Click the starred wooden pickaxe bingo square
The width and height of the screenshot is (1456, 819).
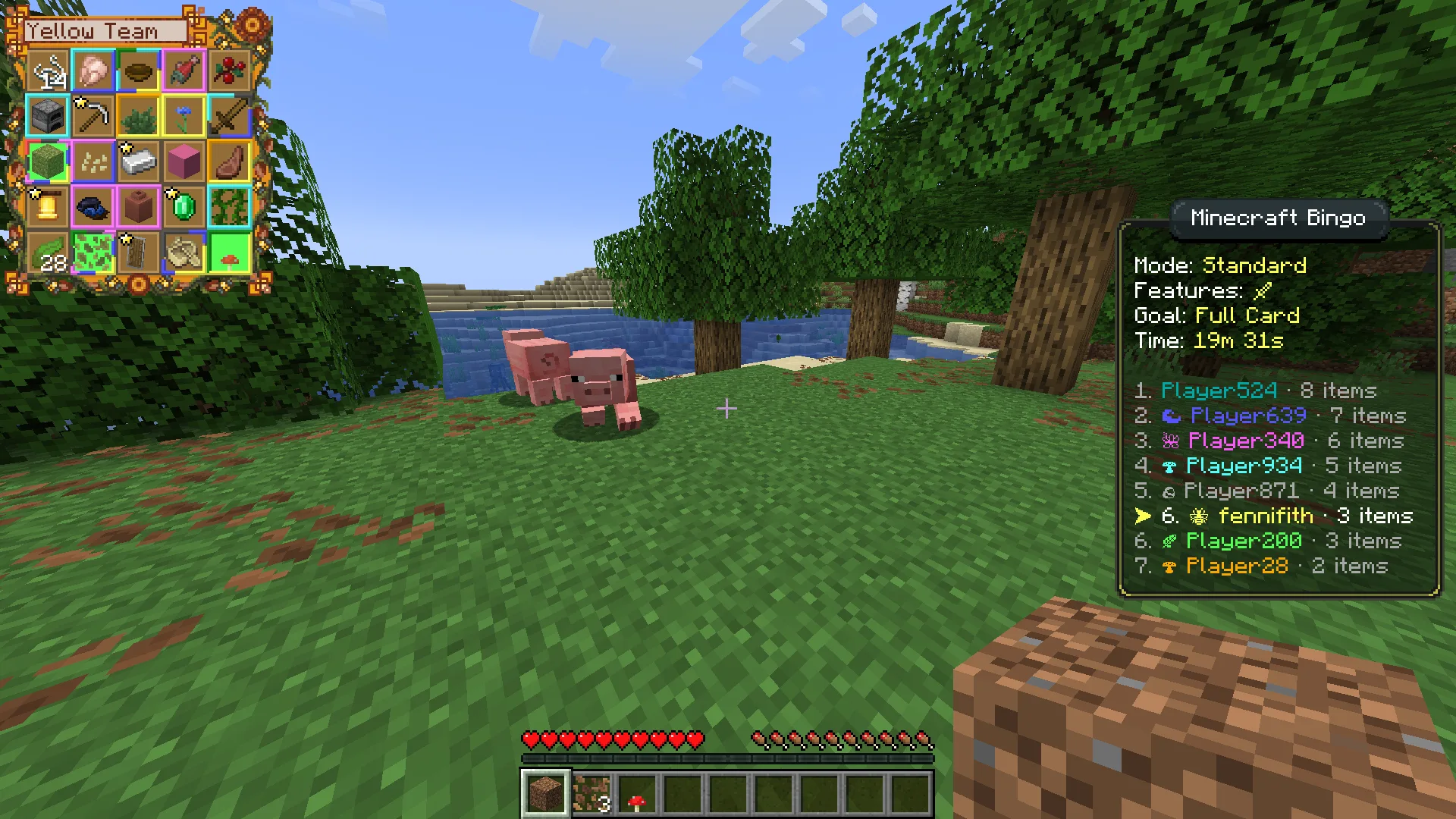(93, 115)
